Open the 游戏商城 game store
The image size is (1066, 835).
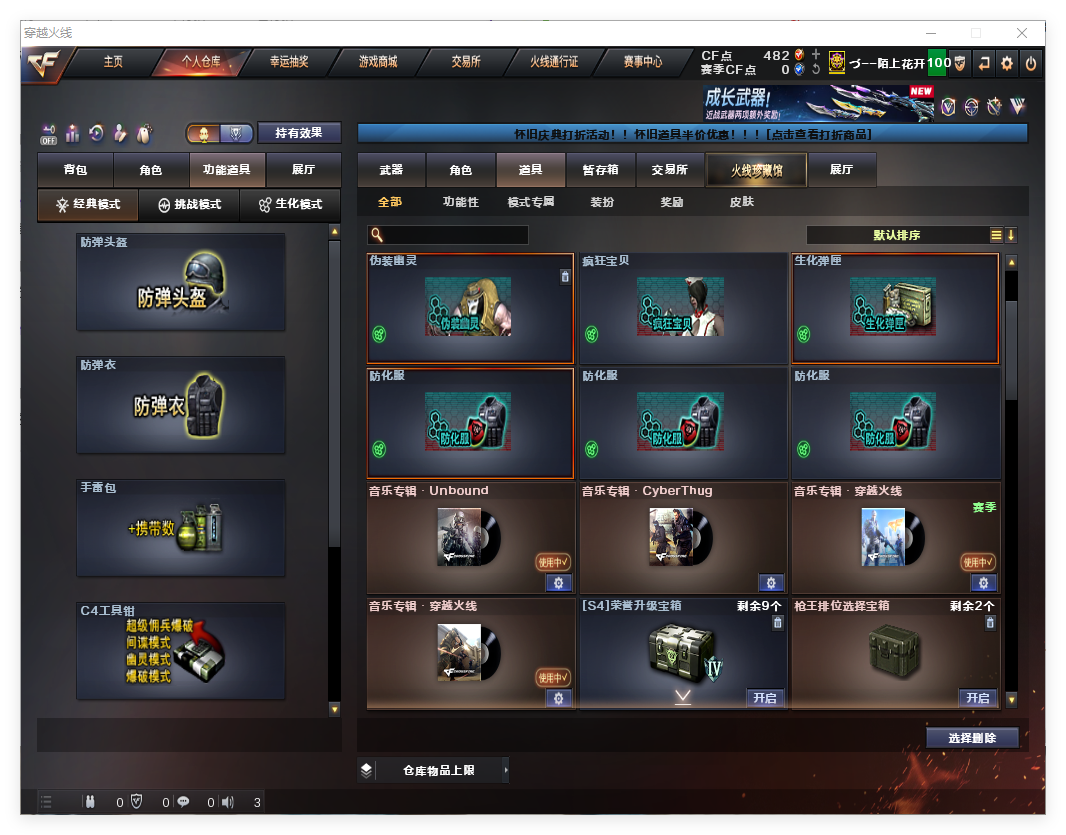(378, 62)
